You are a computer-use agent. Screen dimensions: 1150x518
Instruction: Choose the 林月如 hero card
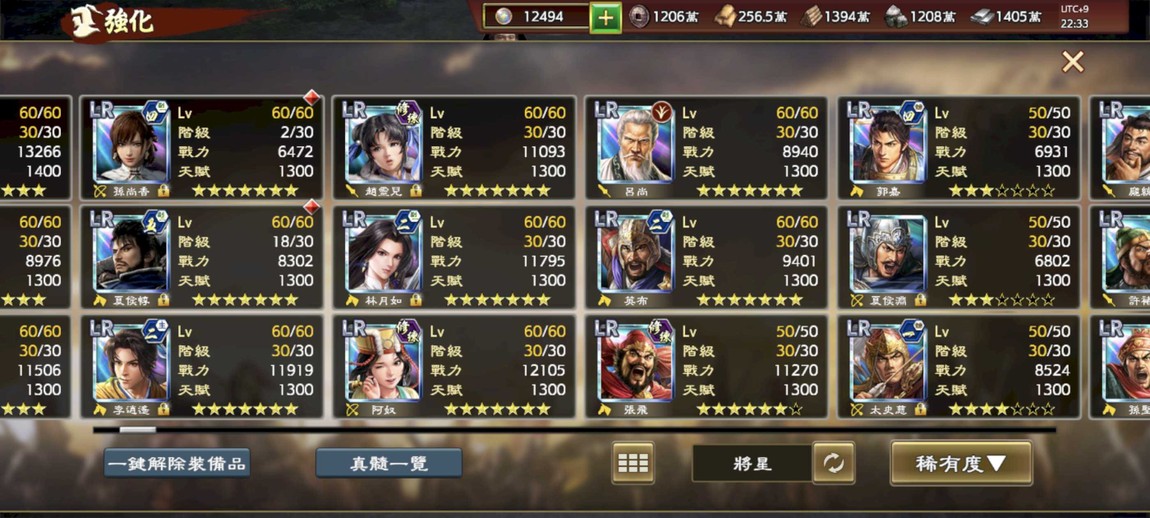455,258
